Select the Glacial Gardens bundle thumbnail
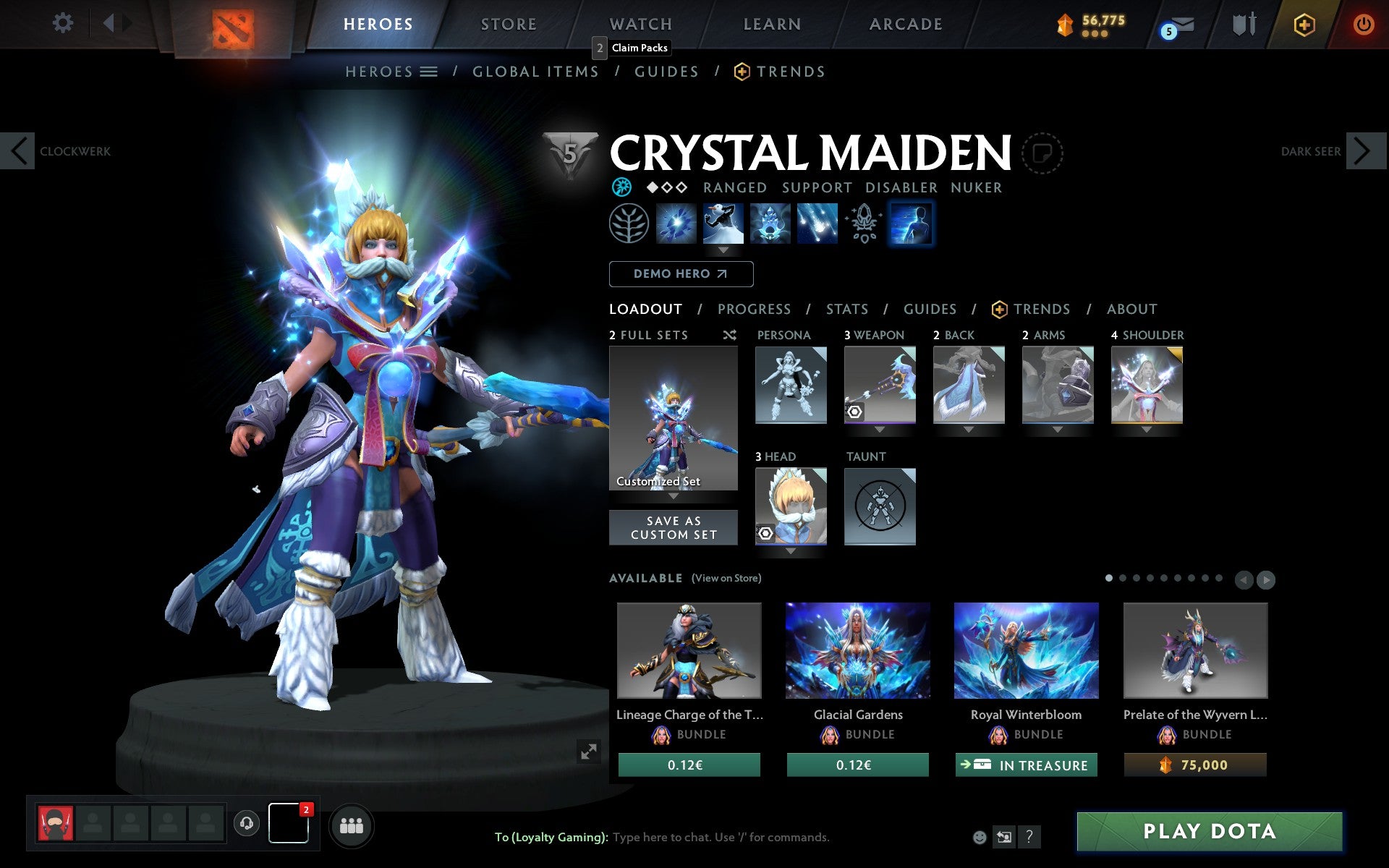The image size is (1389, 868). coord(857,650)
